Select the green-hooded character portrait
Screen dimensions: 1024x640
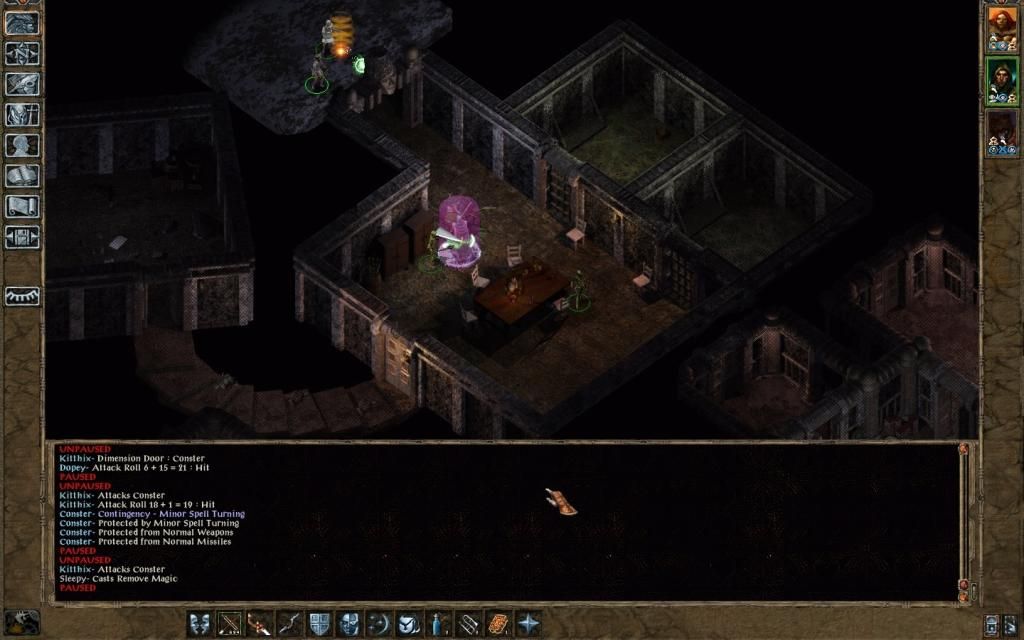pos(1001,80)
